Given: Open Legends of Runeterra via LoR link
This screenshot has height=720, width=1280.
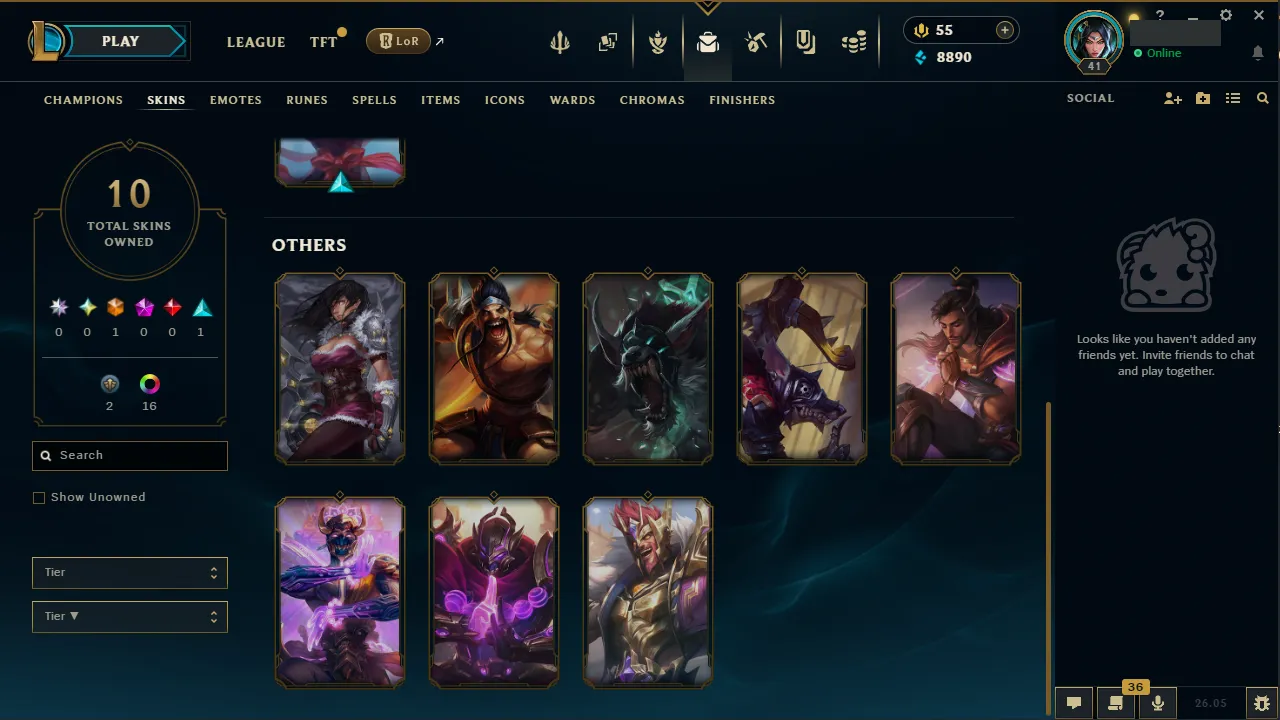Looking at the screenshot, I should click(x=398, y=41).
